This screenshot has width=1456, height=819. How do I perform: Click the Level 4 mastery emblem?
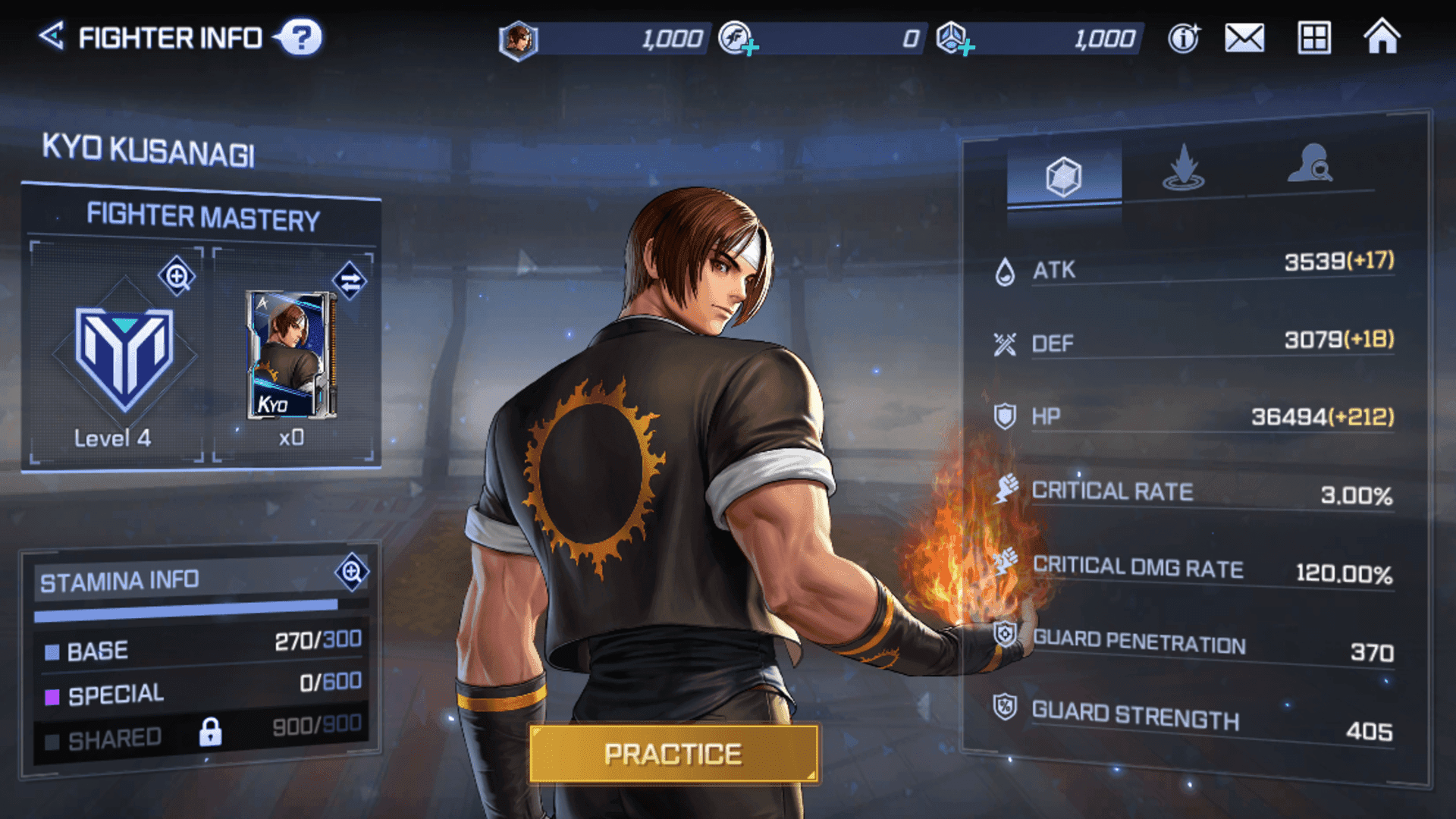tap(124, 356)
